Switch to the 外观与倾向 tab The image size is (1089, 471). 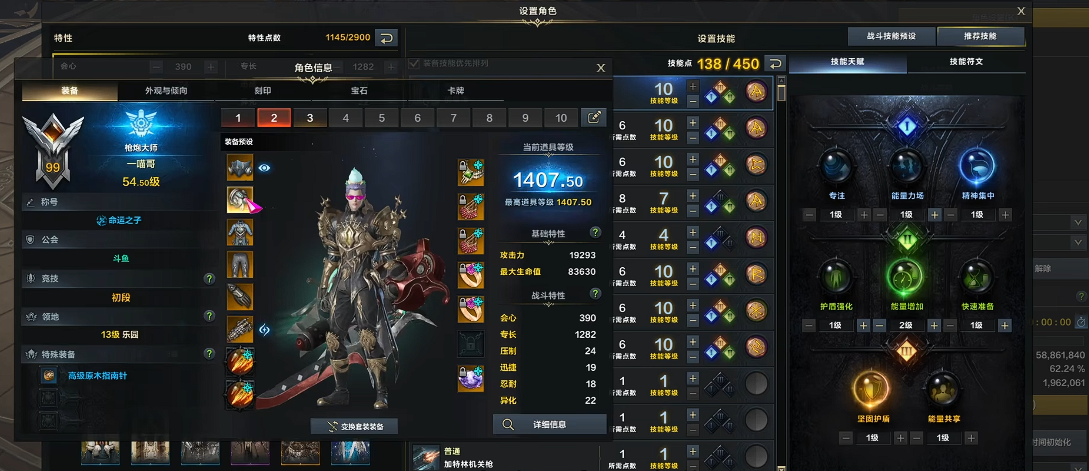tap(165, 91)
